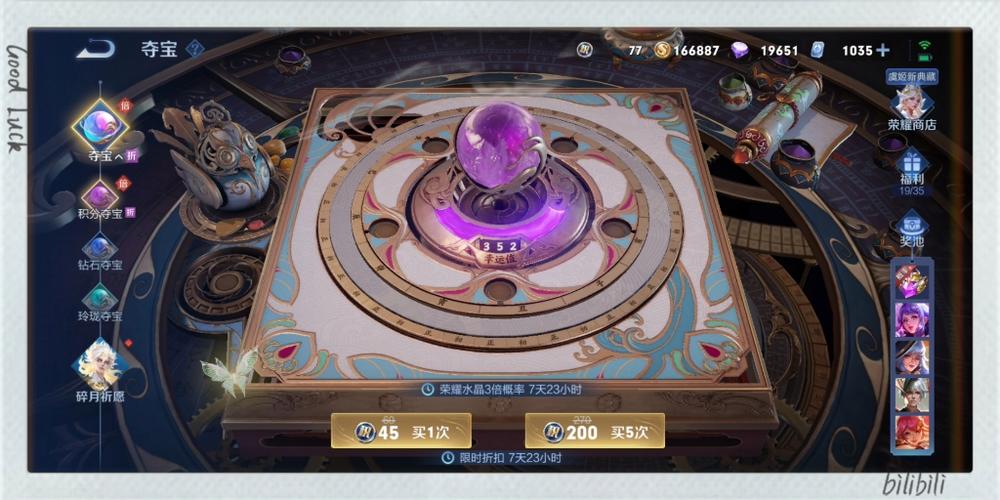
Task: Select the hat-wearing white-haired skin thumbnail
Action: [912, 357]
